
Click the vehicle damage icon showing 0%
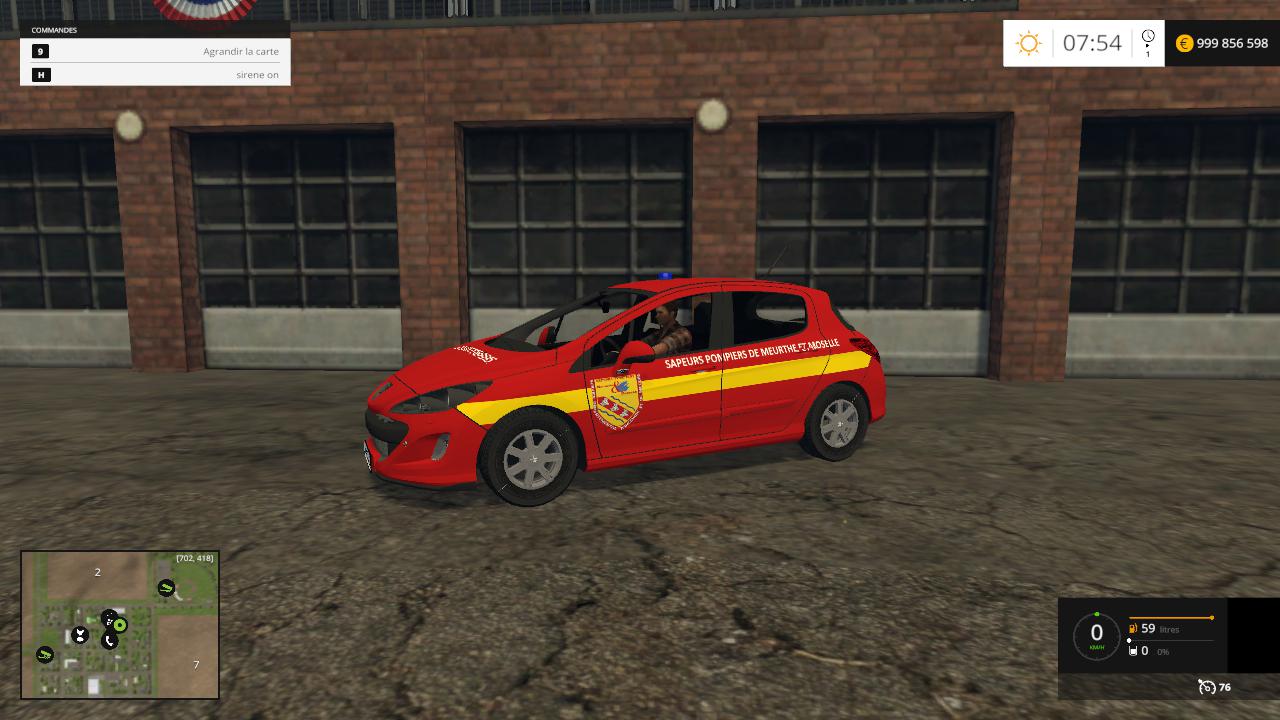click(1133, 651)
